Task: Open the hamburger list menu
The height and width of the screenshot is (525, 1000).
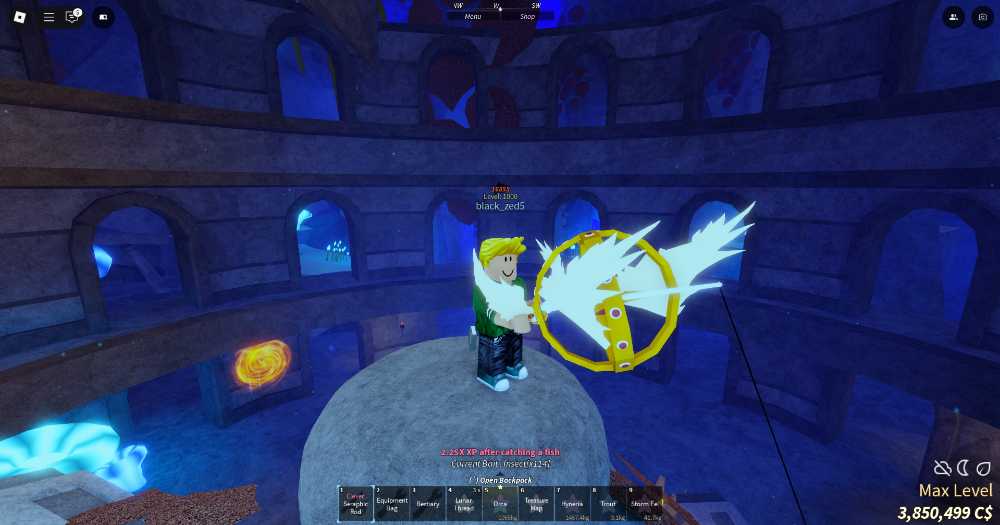Action: (x=49, y=17)
